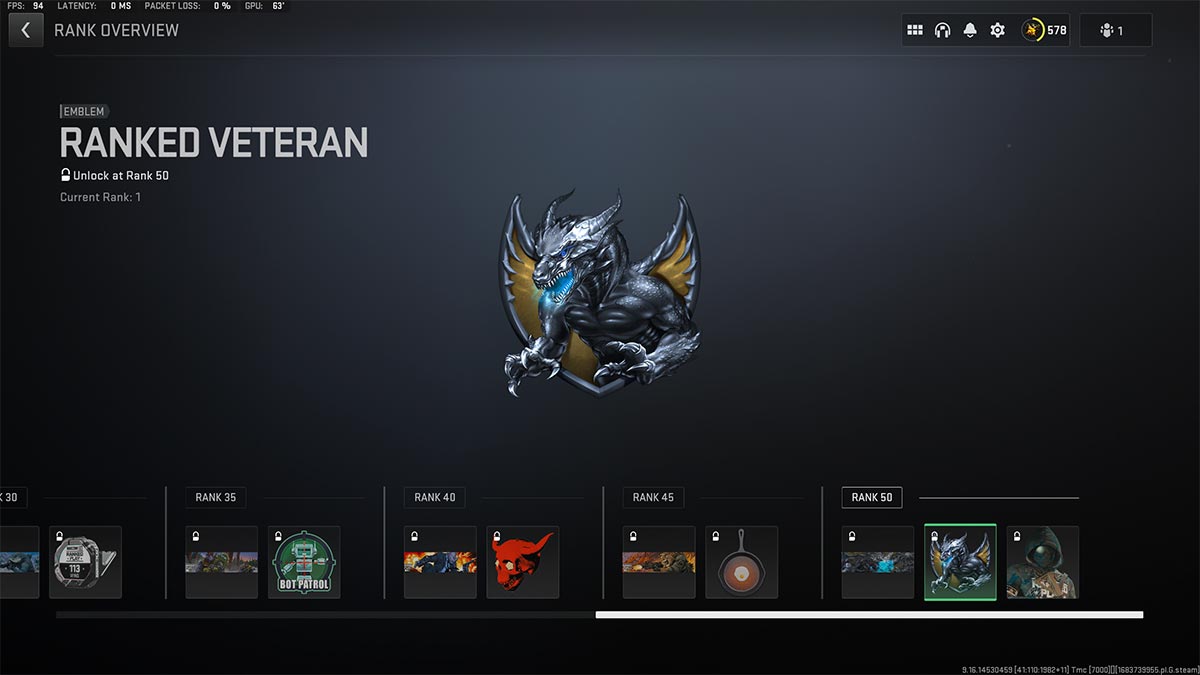Select the Rank 40 calling card tile

440,562
